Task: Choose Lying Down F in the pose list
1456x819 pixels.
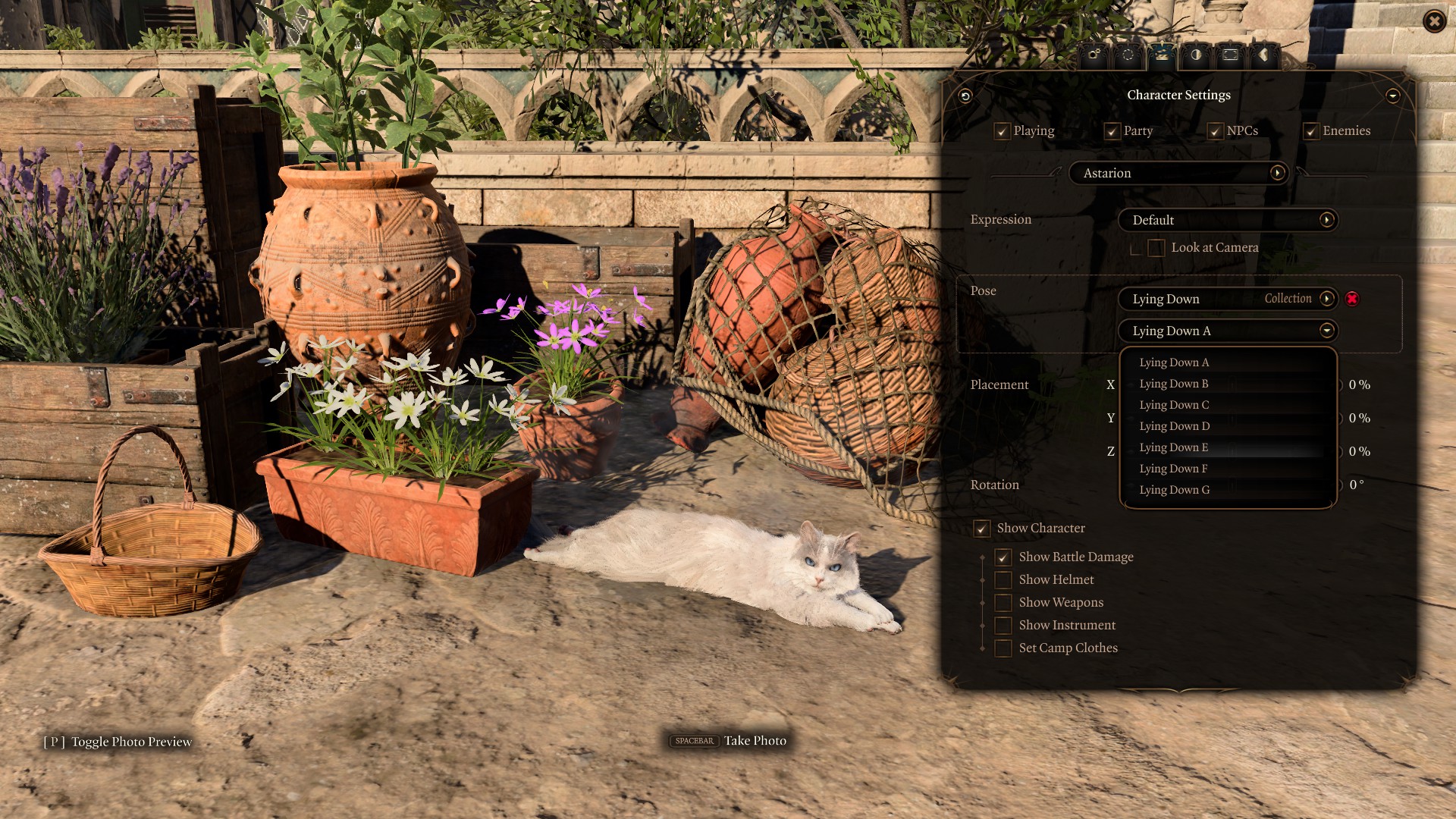Action: coord(1173,469)
